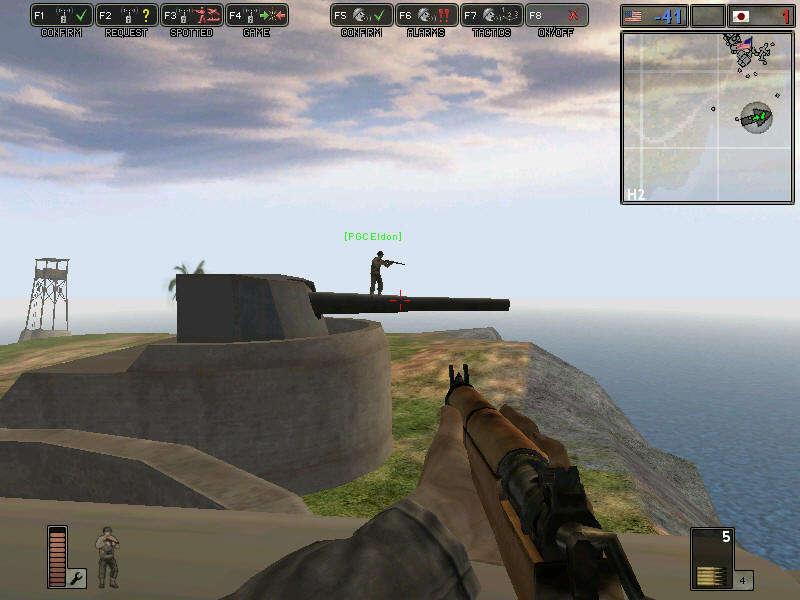Viewport: 800px width, 600px height.
Task: Open the F3 Spotted radio menu
Action: point(192,16)
